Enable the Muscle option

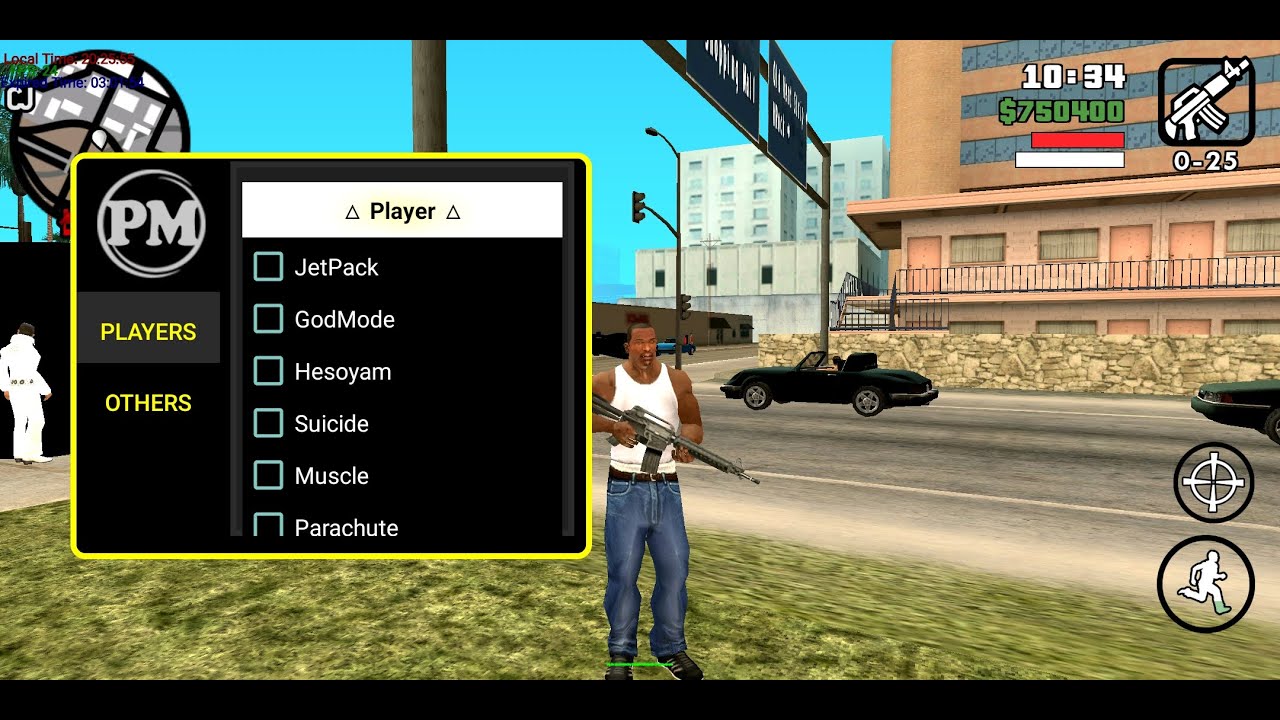click(269, 475)
